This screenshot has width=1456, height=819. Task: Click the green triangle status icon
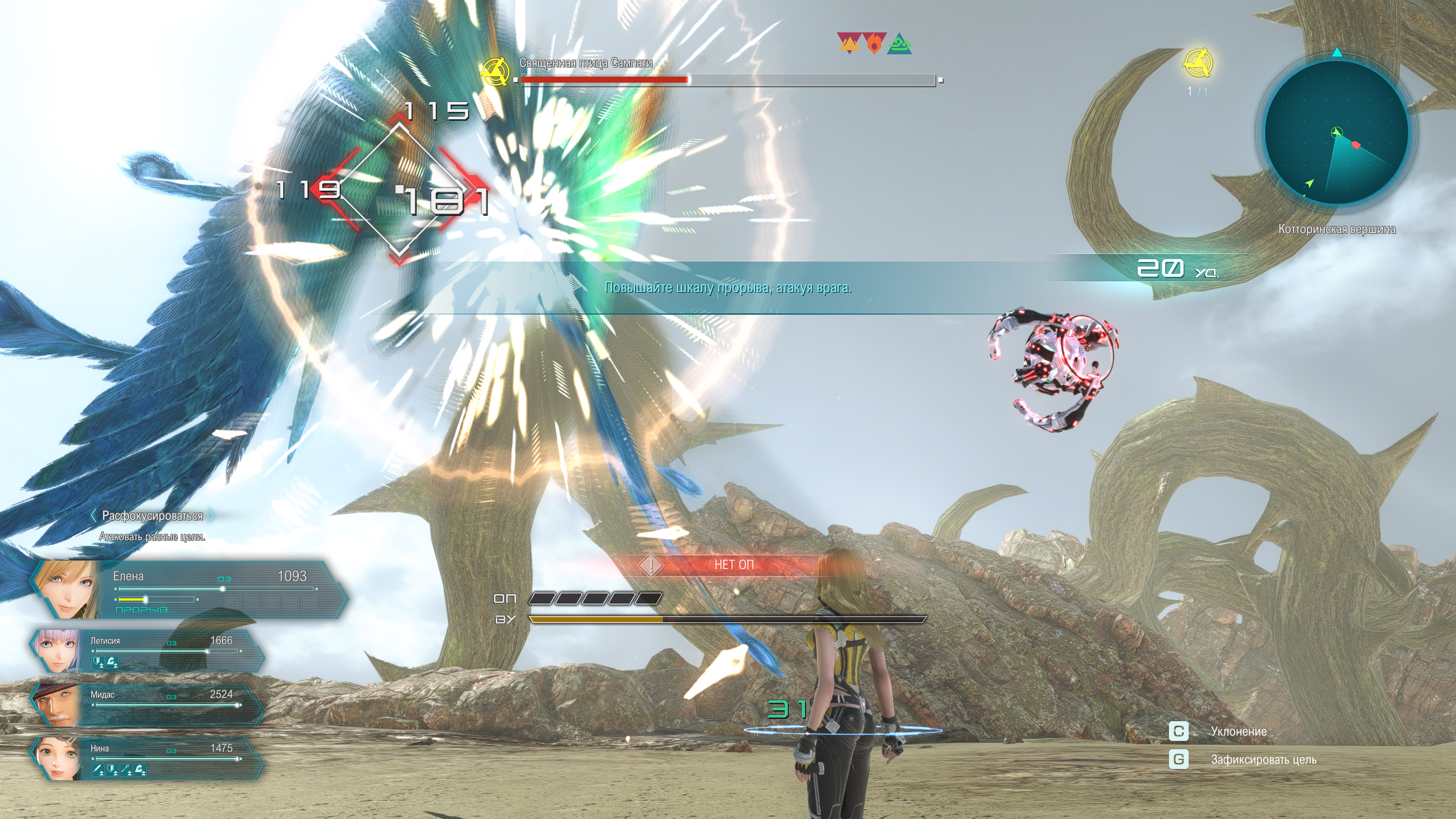pos(899,44)
